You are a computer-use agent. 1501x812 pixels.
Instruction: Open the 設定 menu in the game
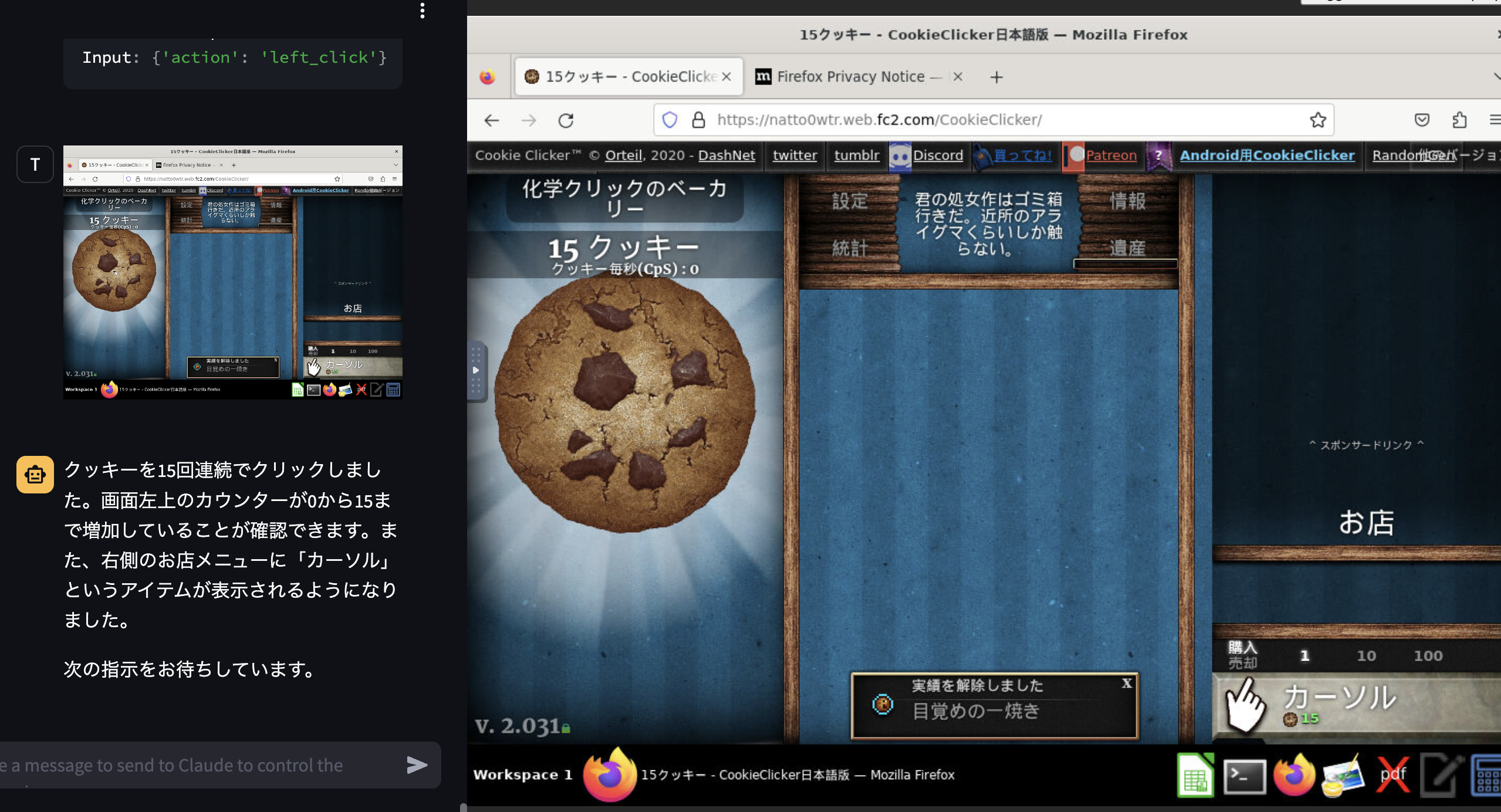click(x=850, y=201)
